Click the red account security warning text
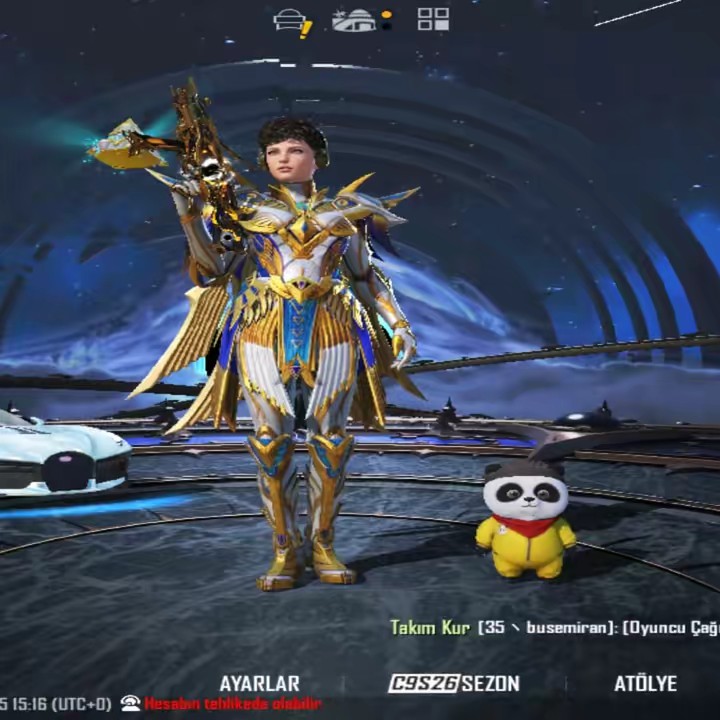This screenshot has height=720, width=720. click(232, 704)
